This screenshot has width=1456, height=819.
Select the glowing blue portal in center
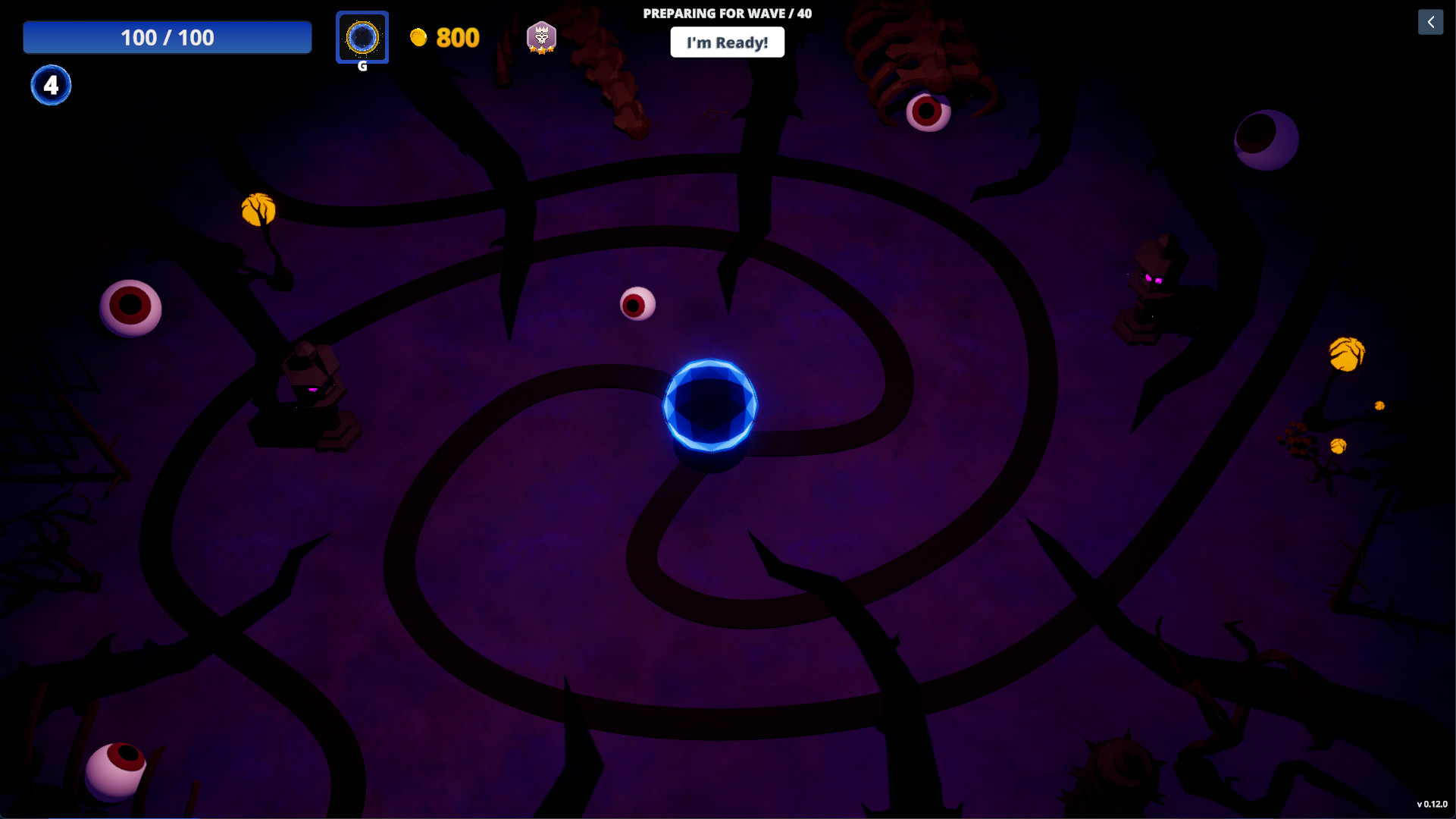(709, 407)
